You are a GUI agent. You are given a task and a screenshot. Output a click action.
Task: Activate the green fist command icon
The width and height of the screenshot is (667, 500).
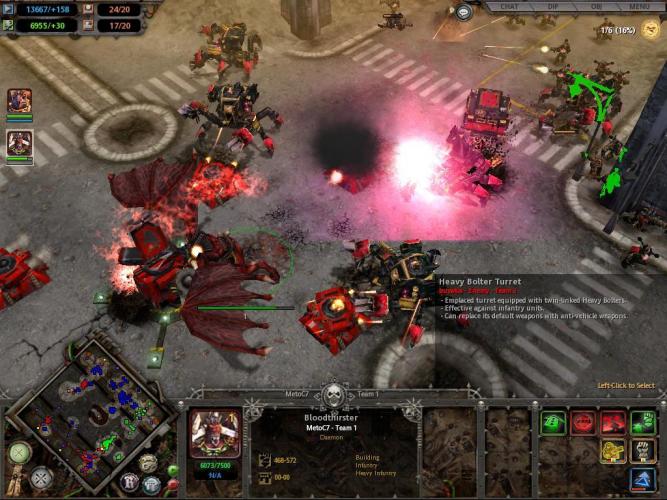click(x=643, y=422)
